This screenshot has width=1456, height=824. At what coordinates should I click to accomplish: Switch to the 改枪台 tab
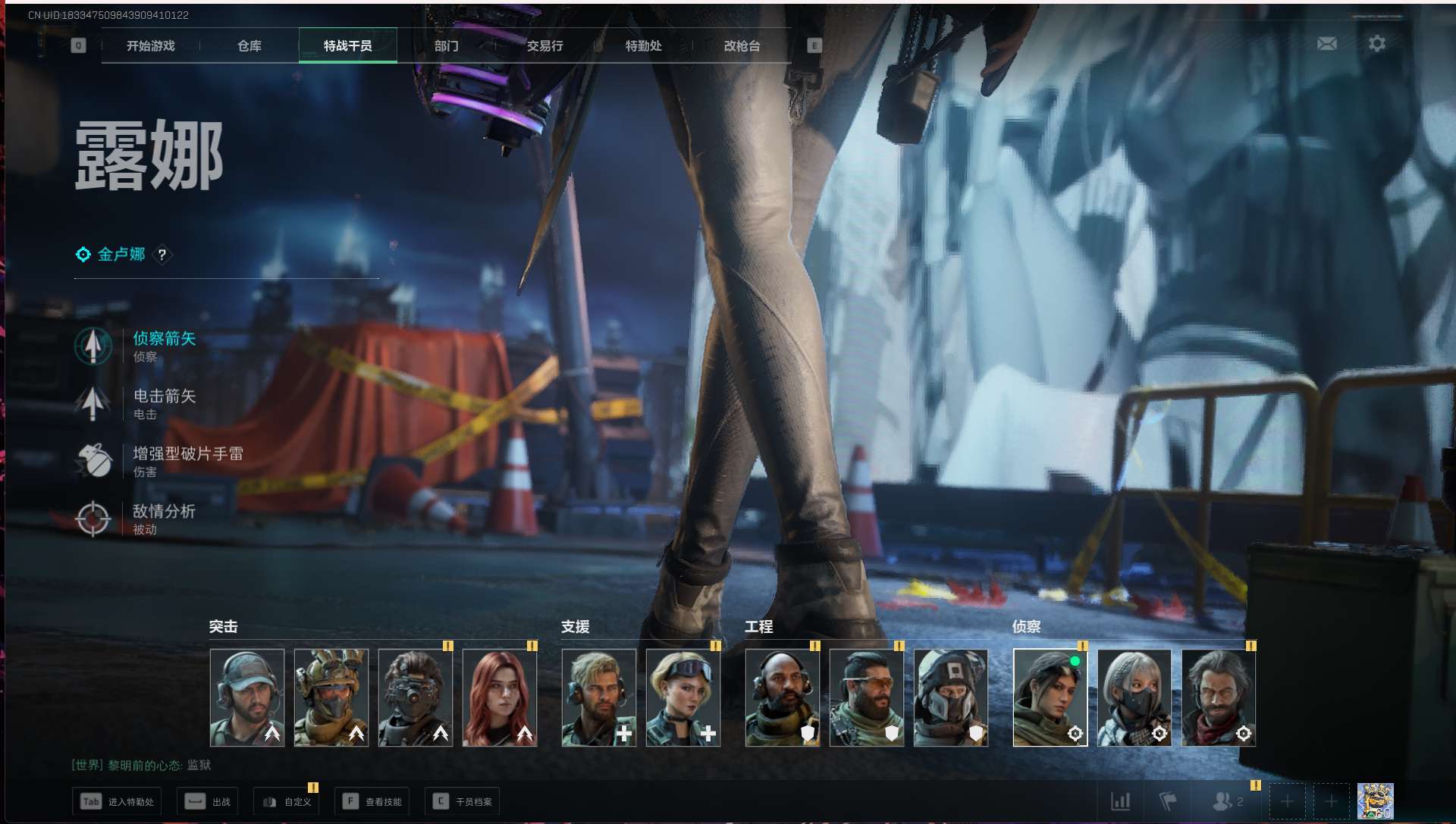click(x=742, y=46)
